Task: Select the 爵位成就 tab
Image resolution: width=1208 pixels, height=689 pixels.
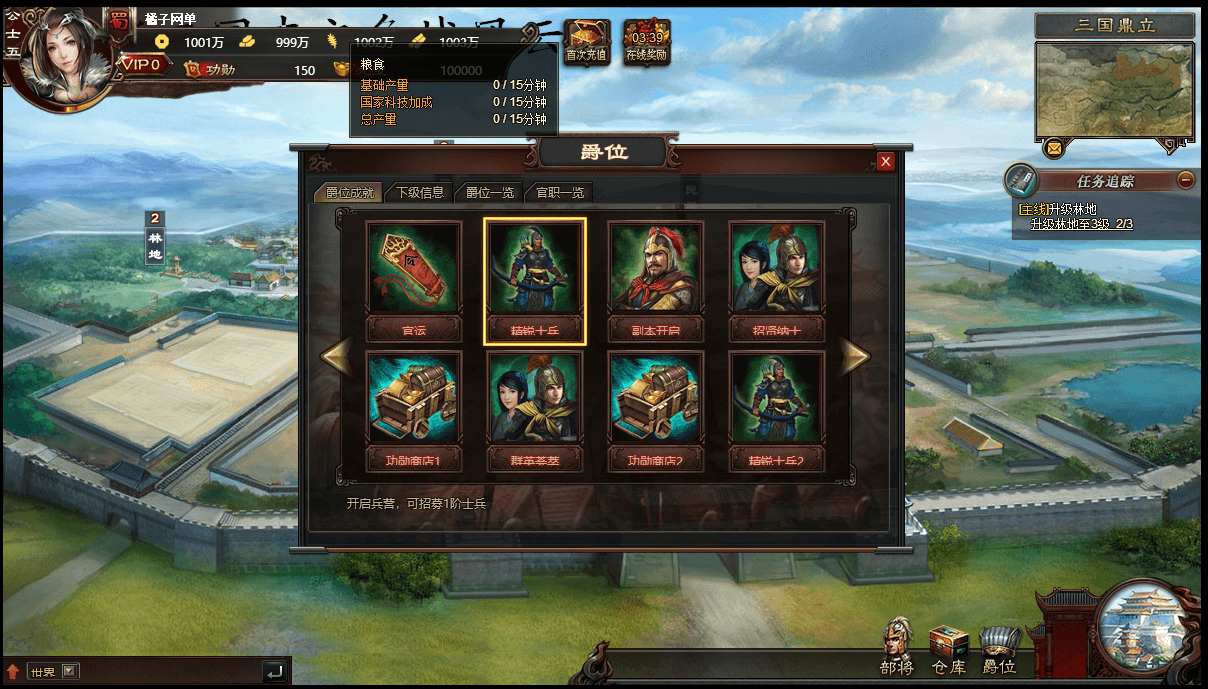Action: pyautogui.click(x=349, y=192)
